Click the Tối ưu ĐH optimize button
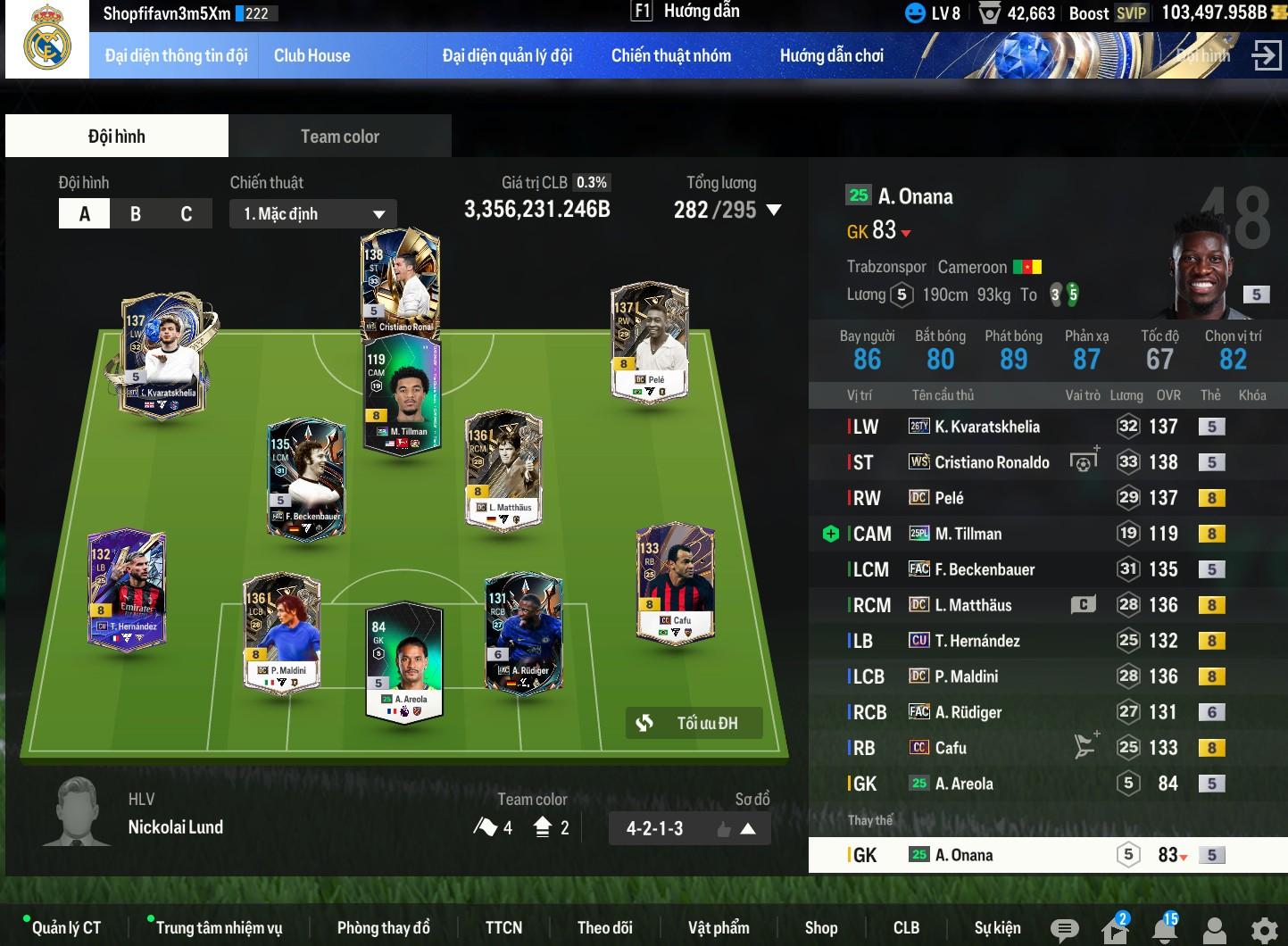 pyautogui.click(x=694, y=723)
